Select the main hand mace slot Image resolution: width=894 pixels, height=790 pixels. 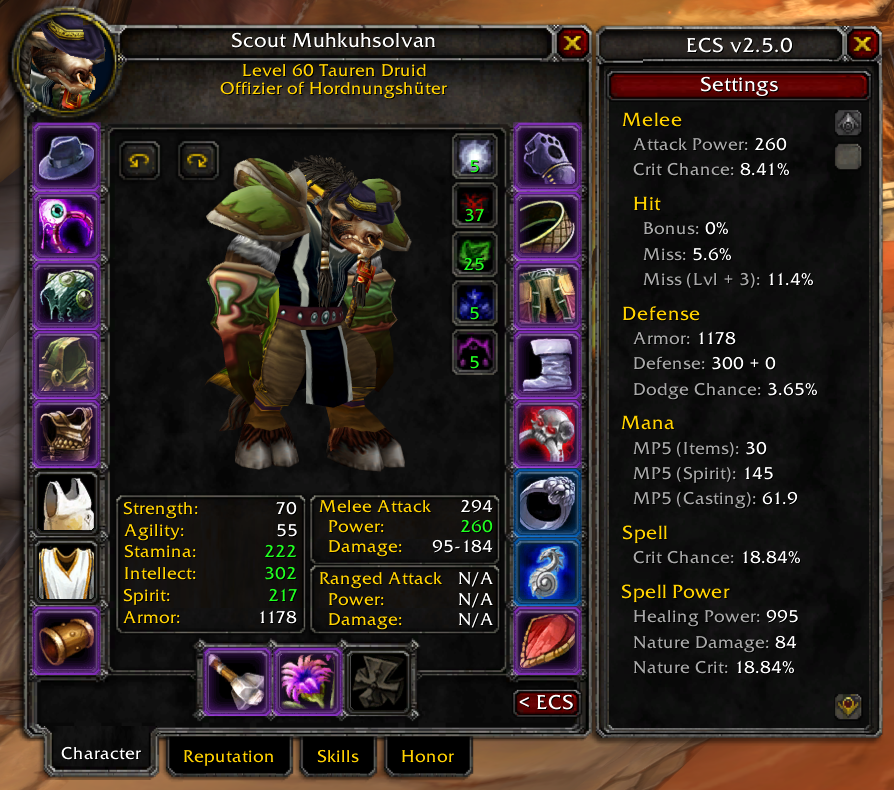237,682
